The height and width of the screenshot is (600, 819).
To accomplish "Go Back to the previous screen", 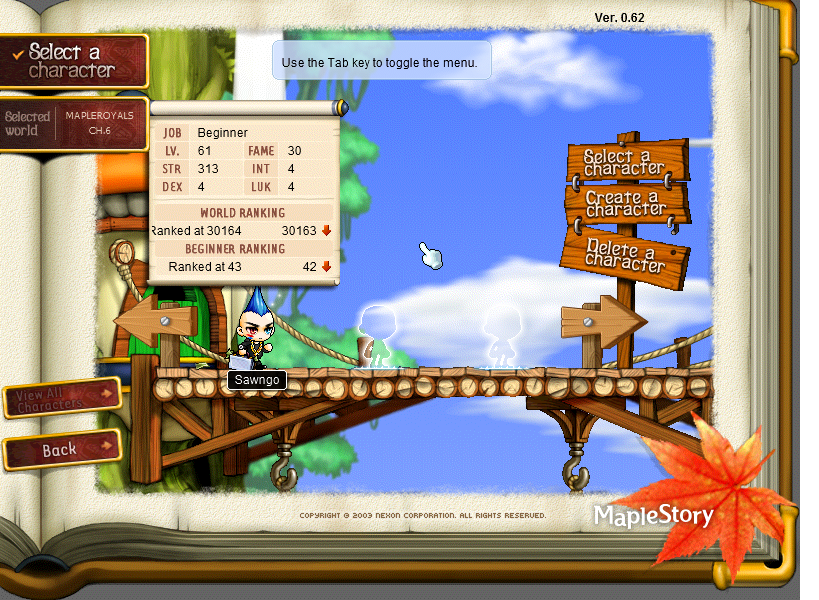I will pyautogui.click(x=62, y=449).
